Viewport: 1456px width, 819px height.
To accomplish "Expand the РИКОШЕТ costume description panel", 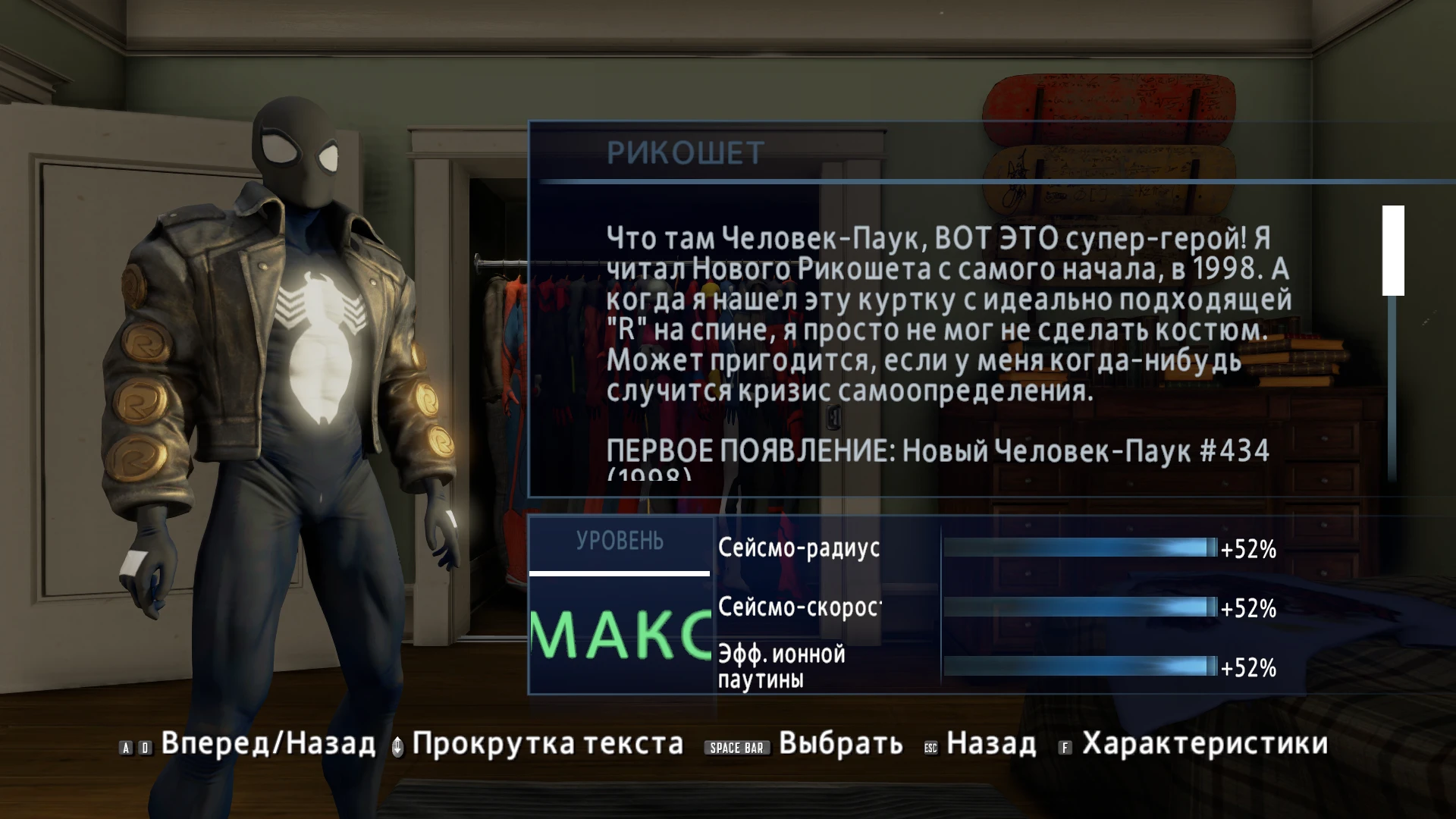I will coord(940,334).
